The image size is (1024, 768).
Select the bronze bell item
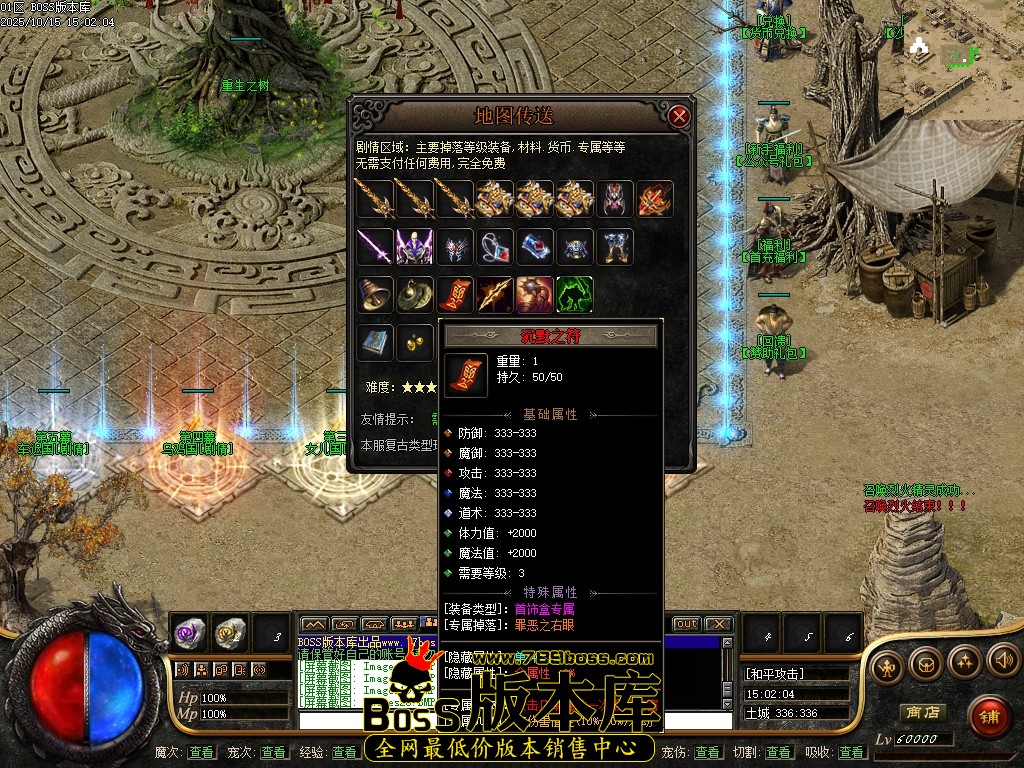coord(375,294)
